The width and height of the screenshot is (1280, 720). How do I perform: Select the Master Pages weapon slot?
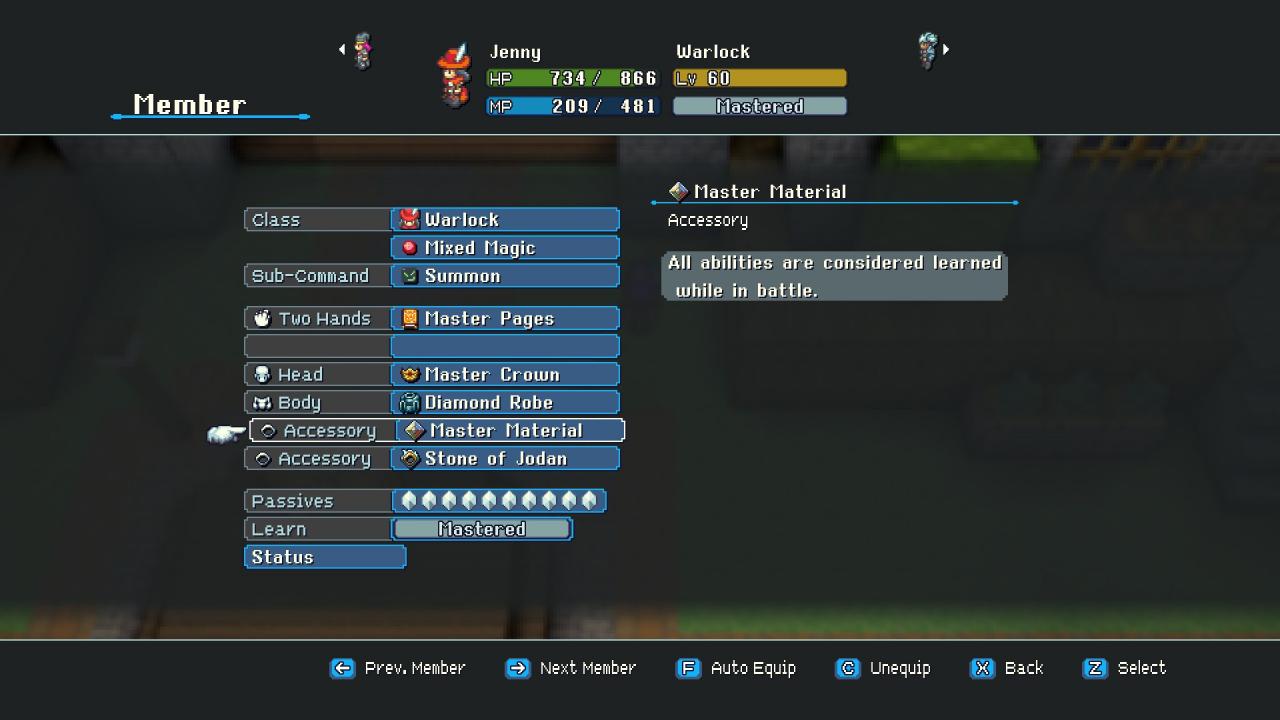point(505,319)
